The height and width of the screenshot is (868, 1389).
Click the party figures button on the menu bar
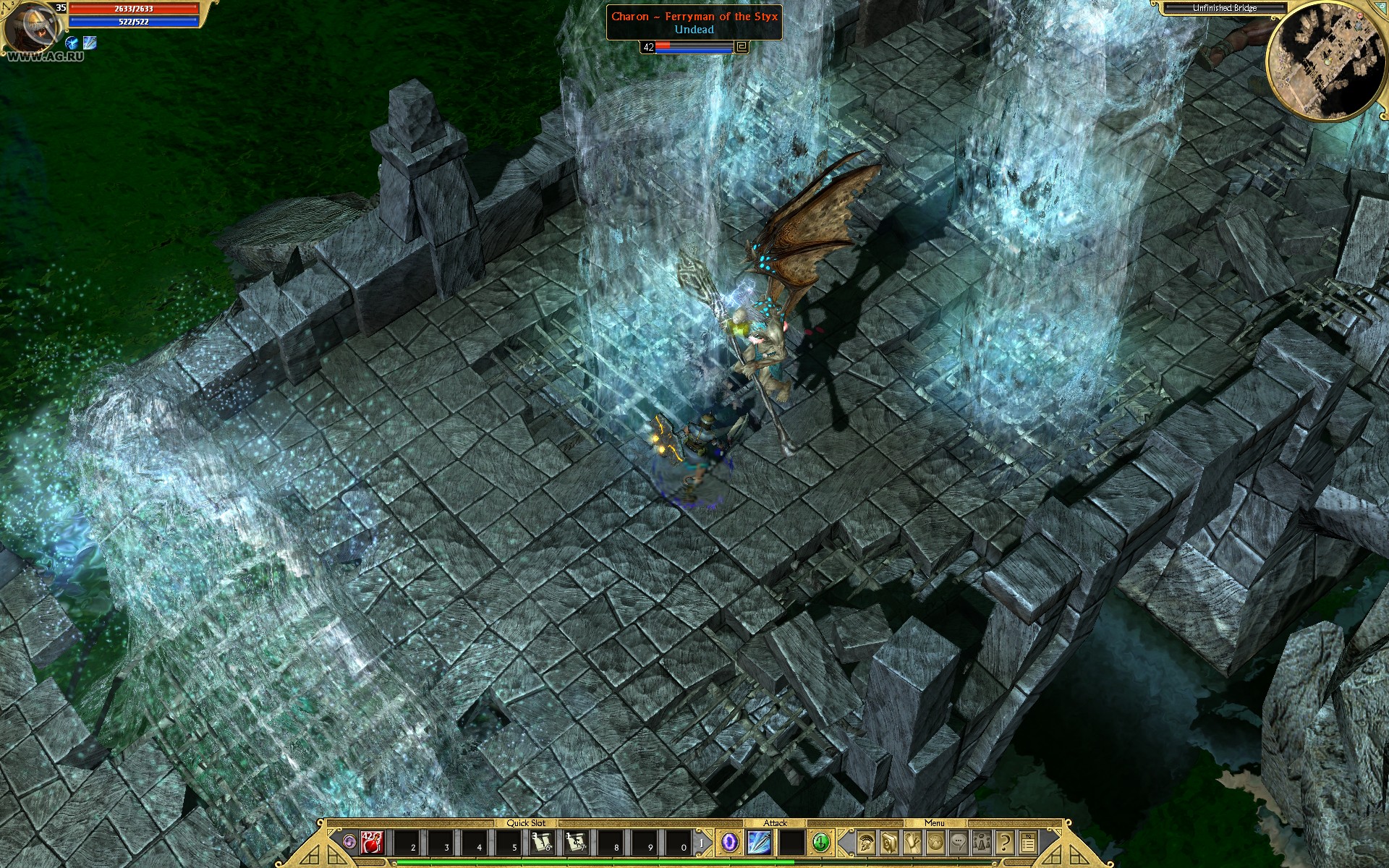(x=980, y=843)
